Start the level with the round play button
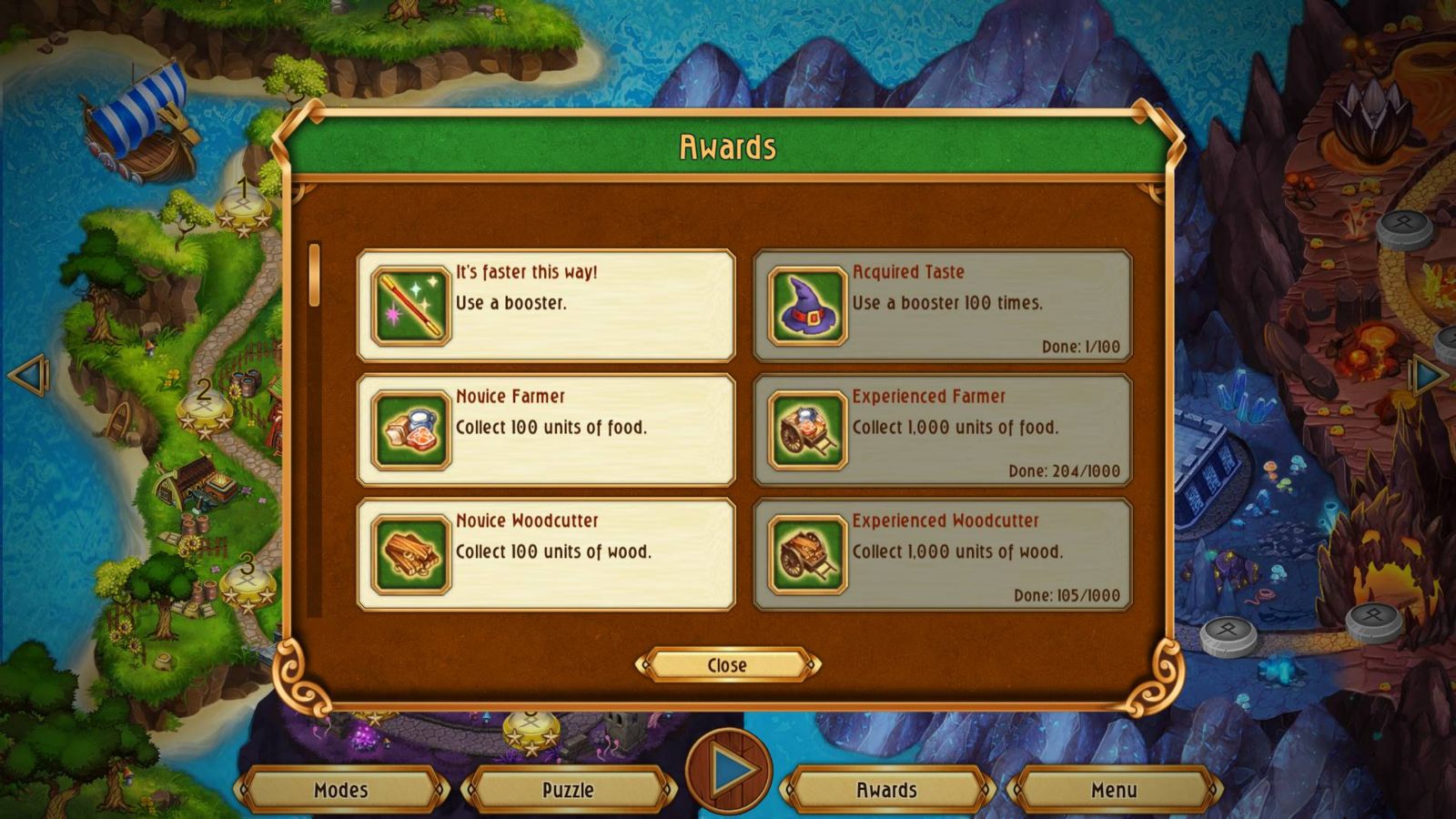This screenshot has height=819, width=1456. 729,772
